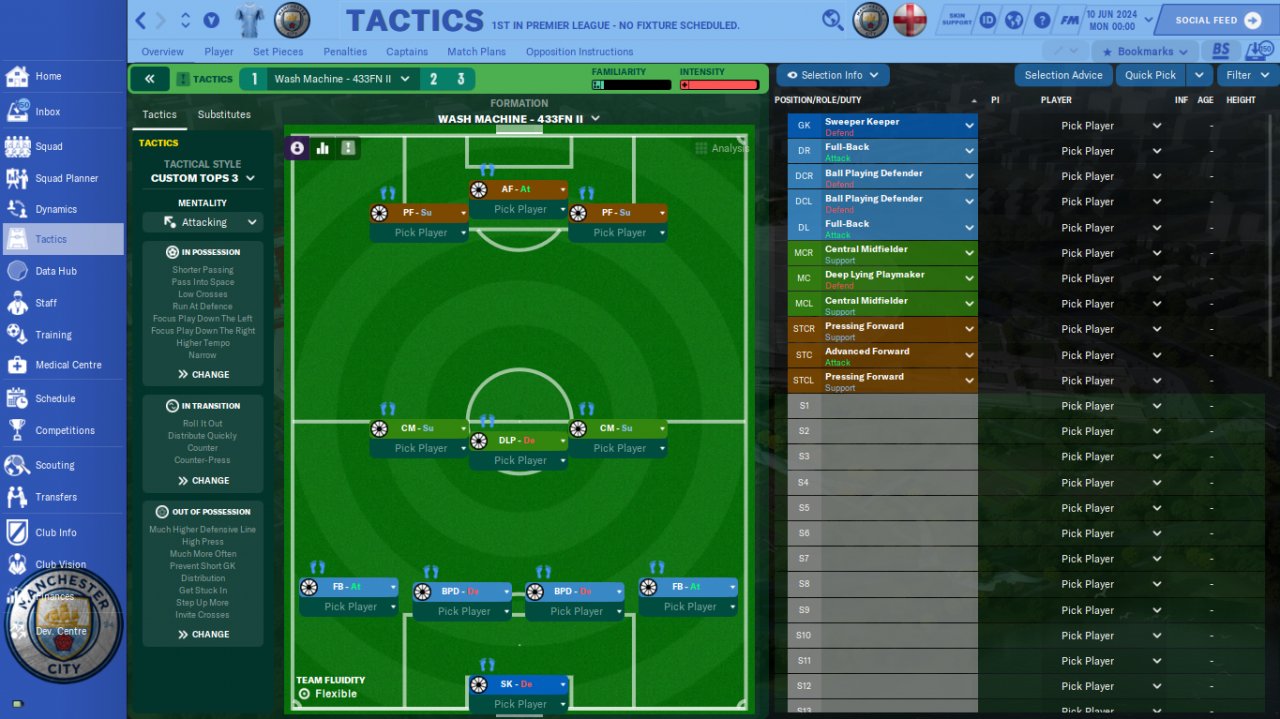Change the Out Of Possession instructions
This screenshot has width=1280, height=719.
(x=204, y=634)
